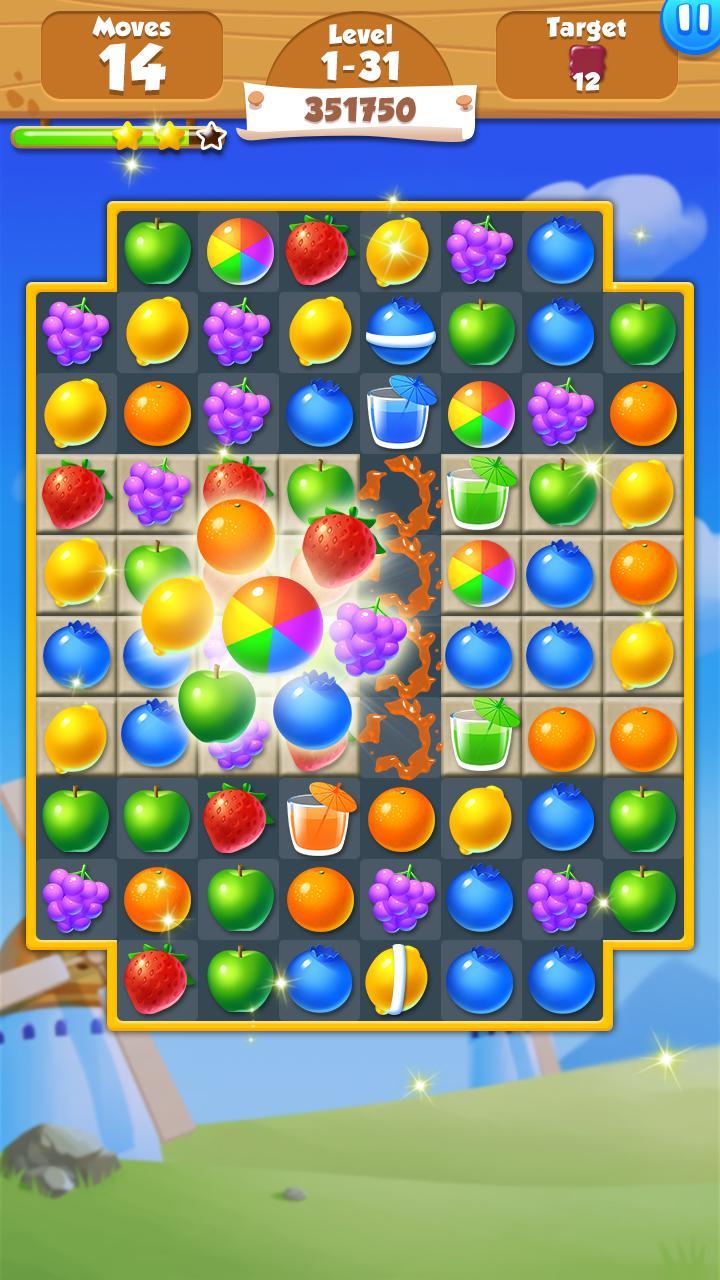Select the blueberry with a horizontal white stripe
This screenshot has width=720, height=1280.
point(400,330)
